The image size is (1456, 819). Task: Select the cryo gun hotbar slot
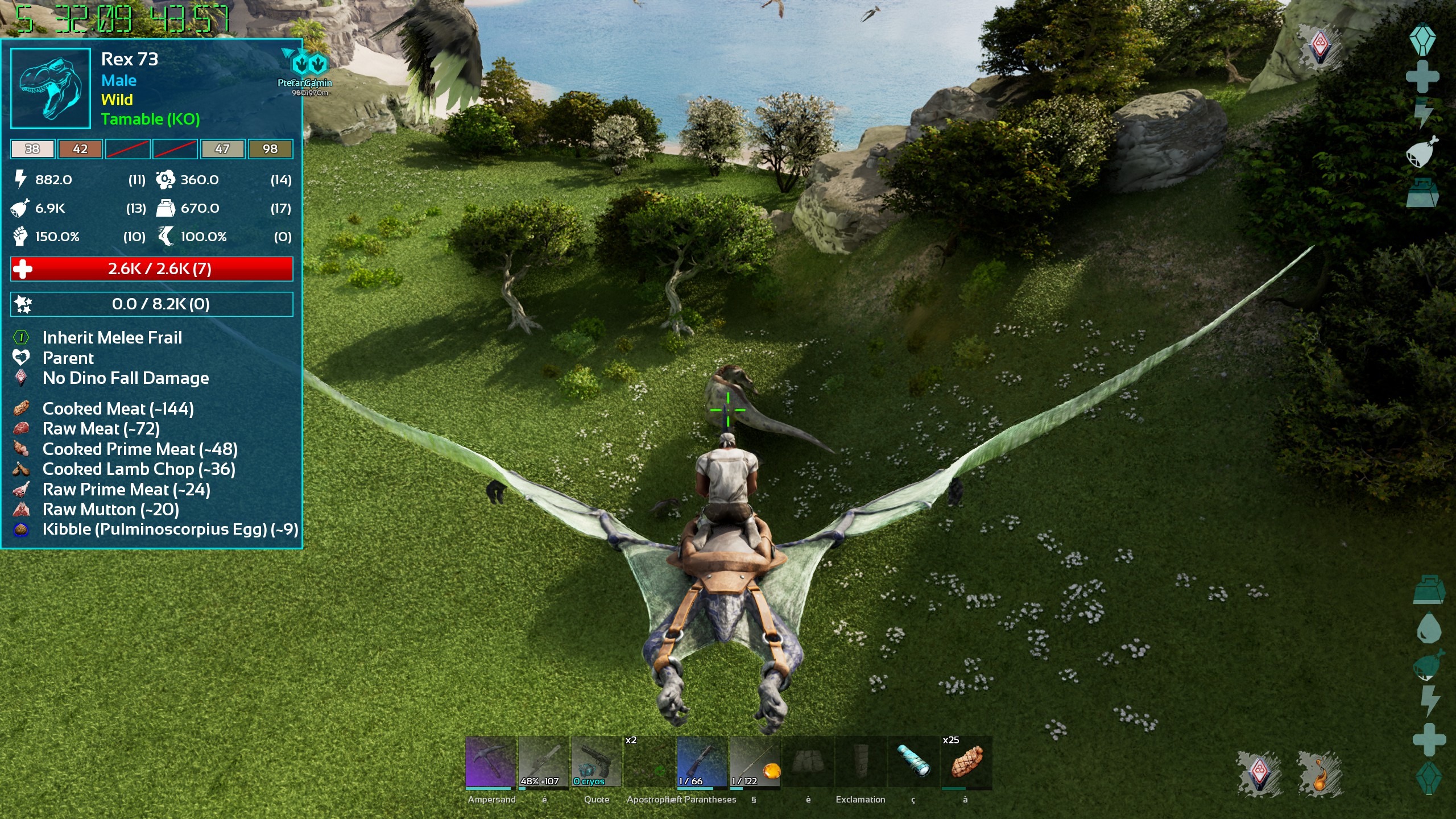595,762
